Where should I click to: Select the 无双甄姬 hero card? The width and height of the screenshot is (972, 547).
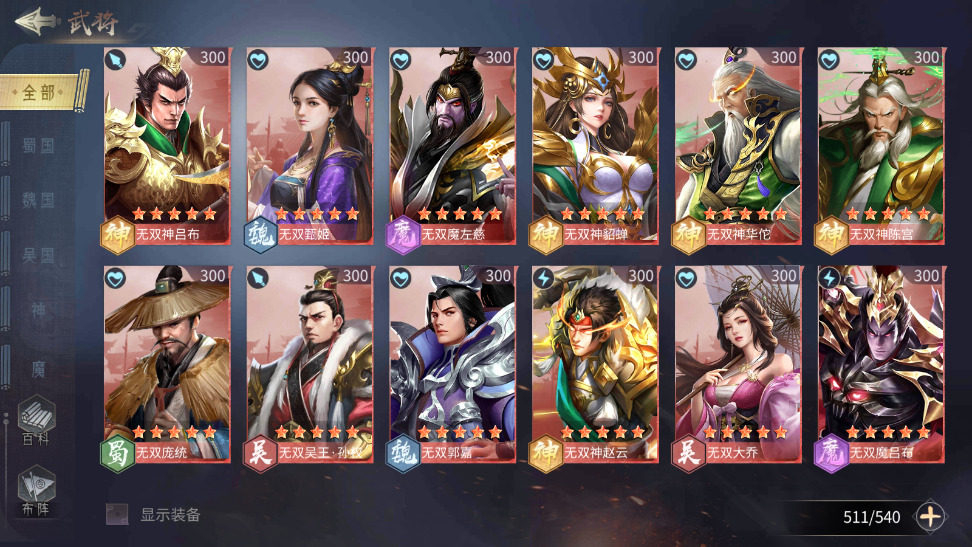pyautogui.click(x=310, y=145)
